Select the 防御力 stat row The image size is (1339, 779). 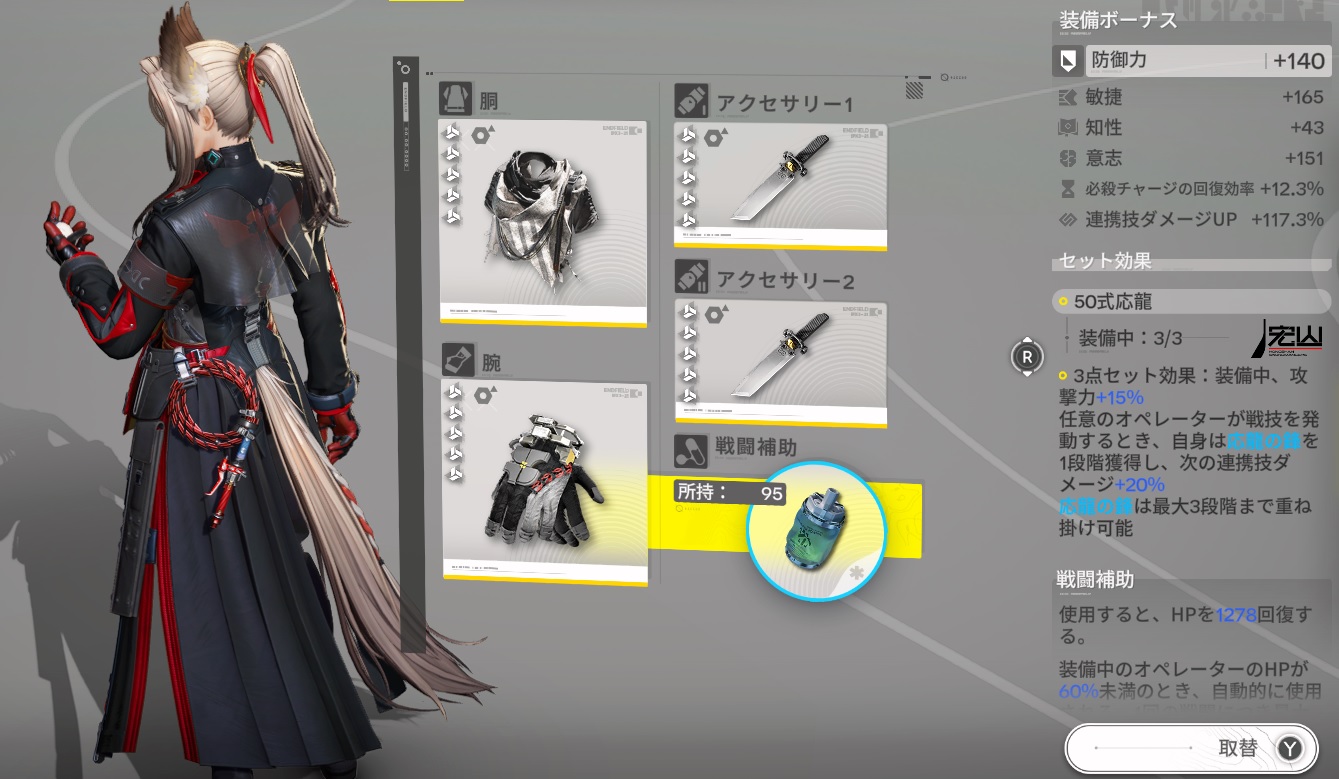tap(1190, 61)
